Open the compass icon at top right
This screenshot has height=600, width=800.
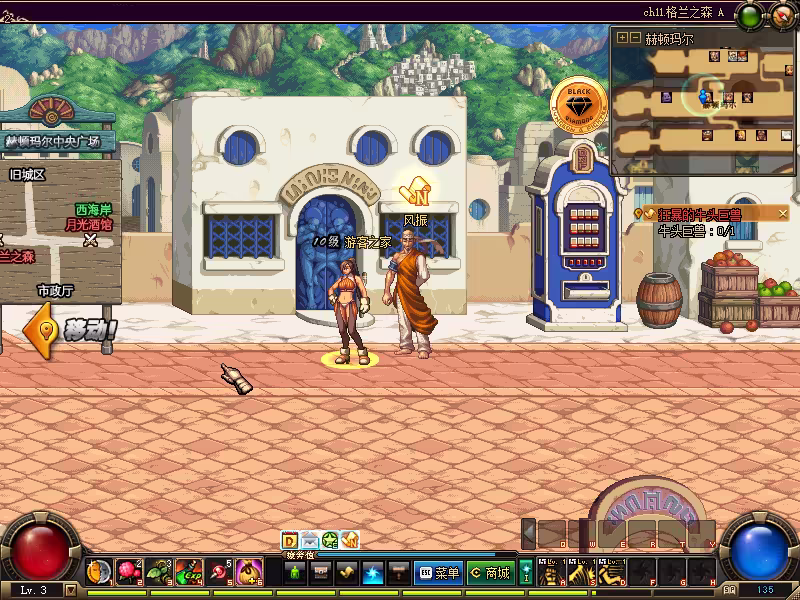(x=781, y=15)
